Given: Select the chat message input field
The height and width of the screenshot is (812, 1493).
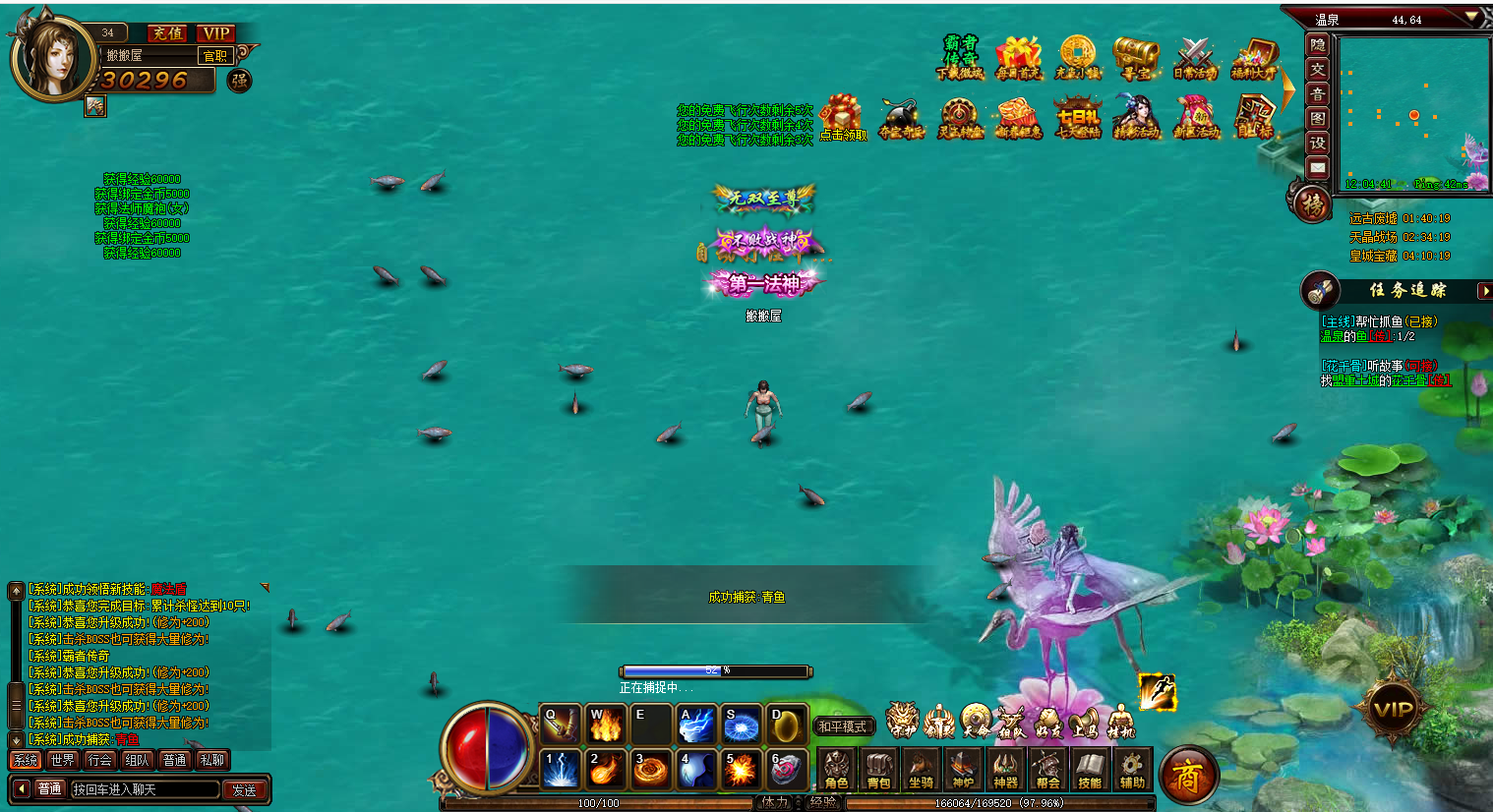Looking at the screenshot, I should coord(144,789).
